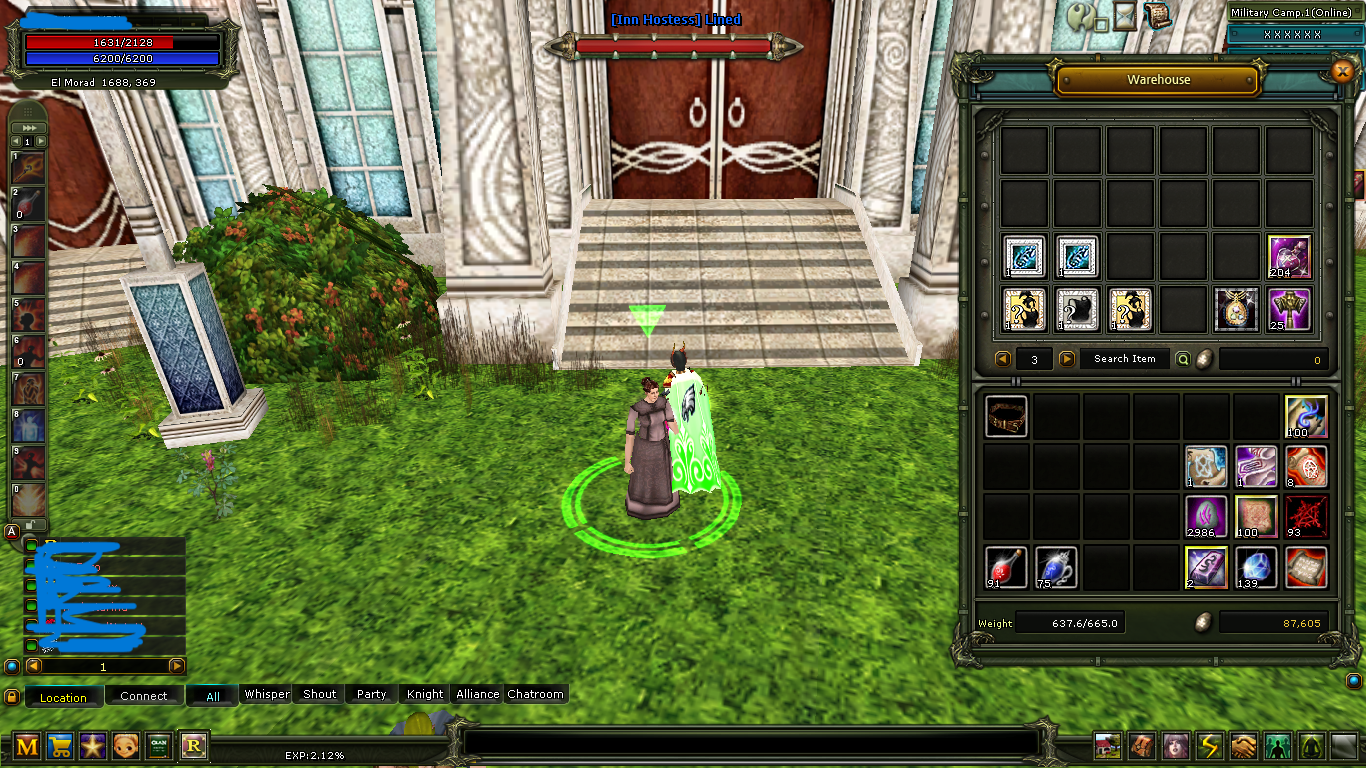Screen dimensions: 1366x768
Task: Open the backpack inventory icon
Action: (1140, 746)
